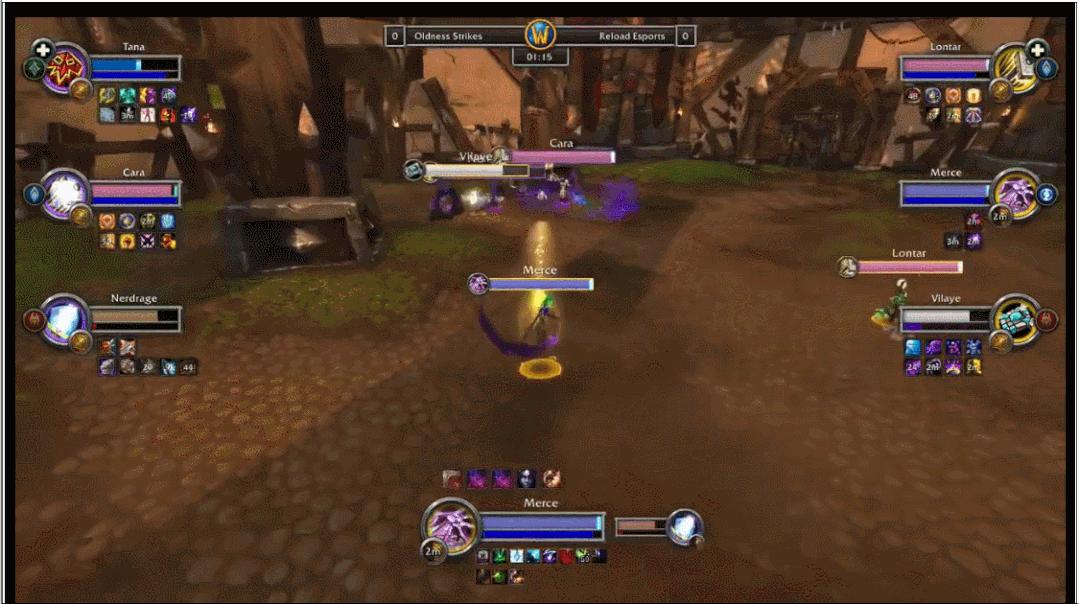Click the blue class badge beside Cara's portrait
The width and height of the screenshot is (1079, 604).
pos(33,194)
